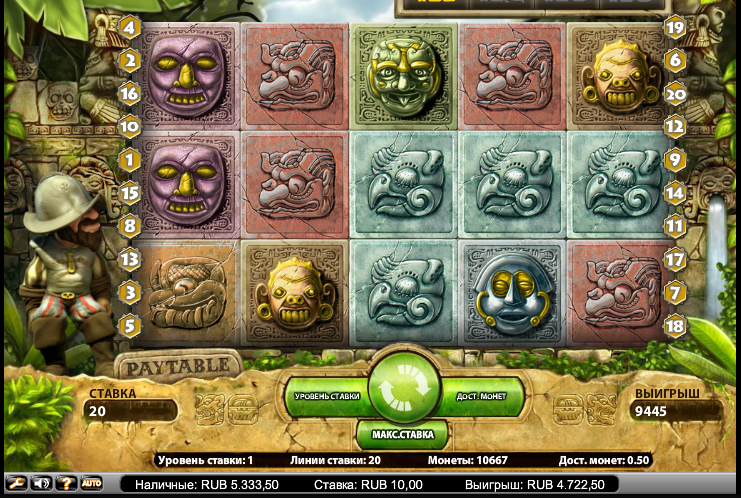This screenshot has width=741, height=498.
Task: Click the Уровень ставки button
Action: pyautogui.click(x=325, y=397)
